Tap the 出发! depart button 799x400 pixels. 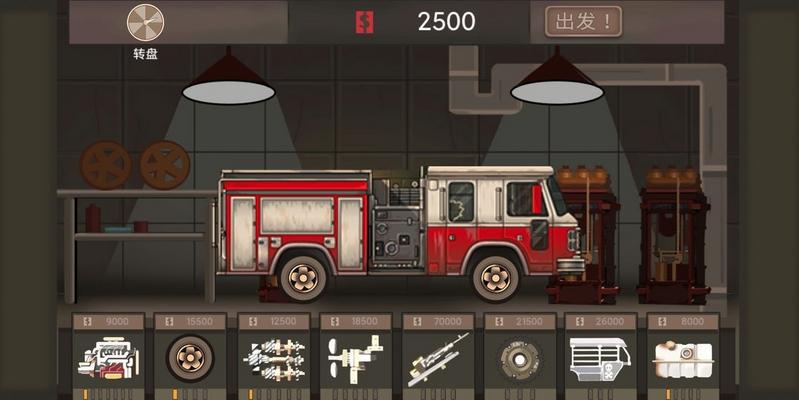click(x=583, y=20)
